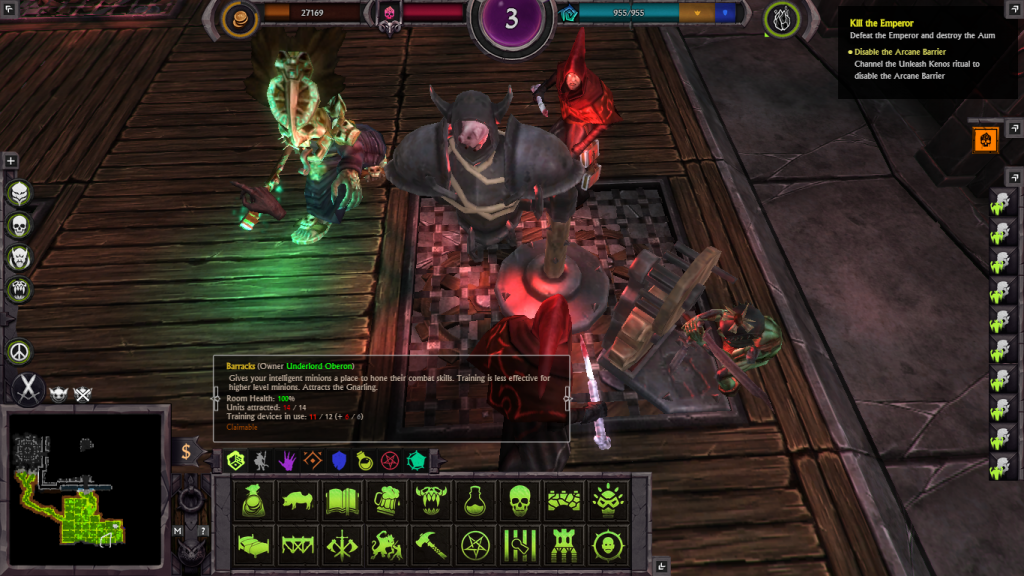Viewport: 1024px width, 576px height.
Task: Toggle the peace symbol icon
Action: 19,352
